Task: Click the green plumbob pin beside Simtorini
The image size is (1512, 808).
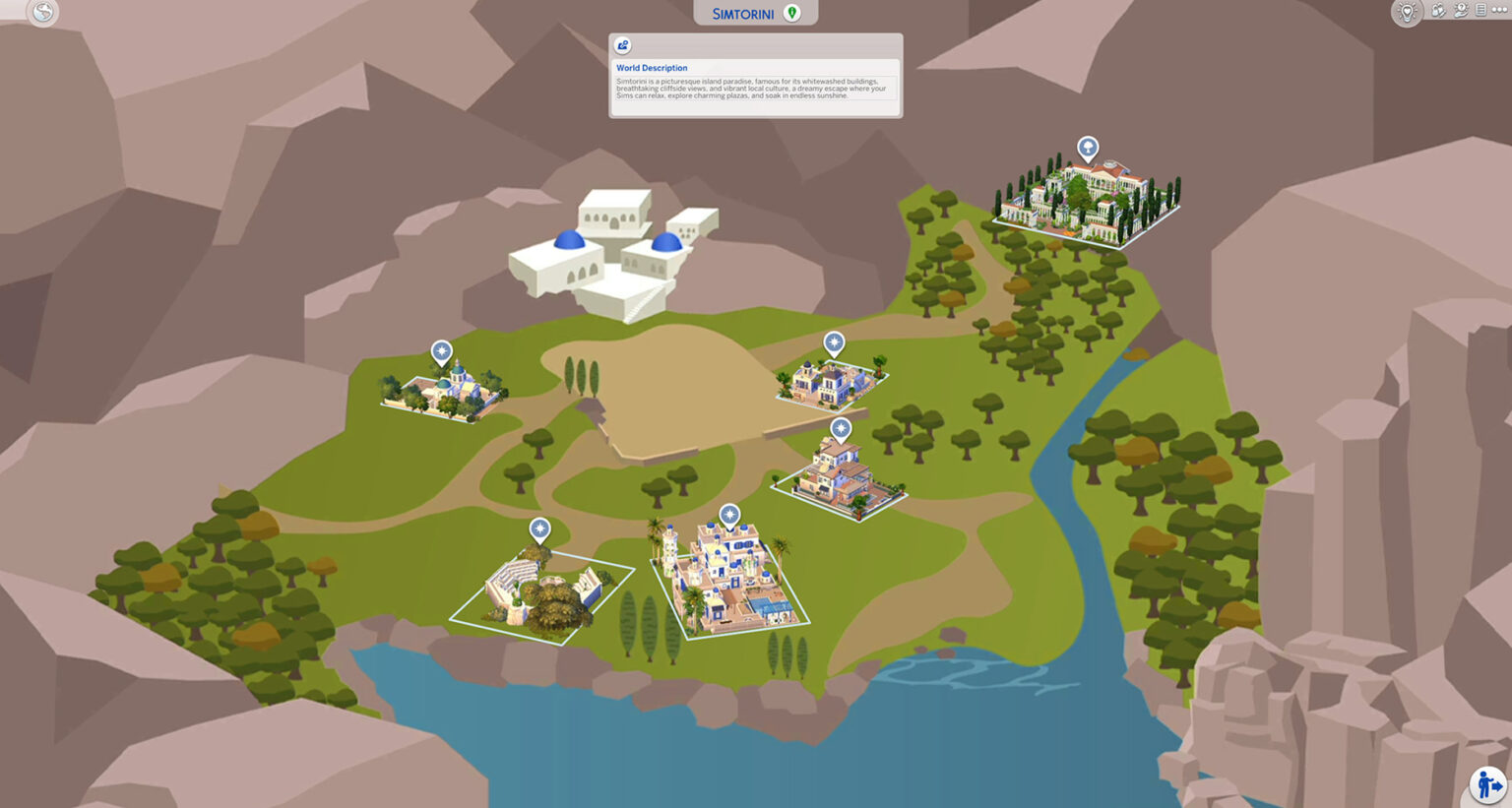Action: point(793,11)
